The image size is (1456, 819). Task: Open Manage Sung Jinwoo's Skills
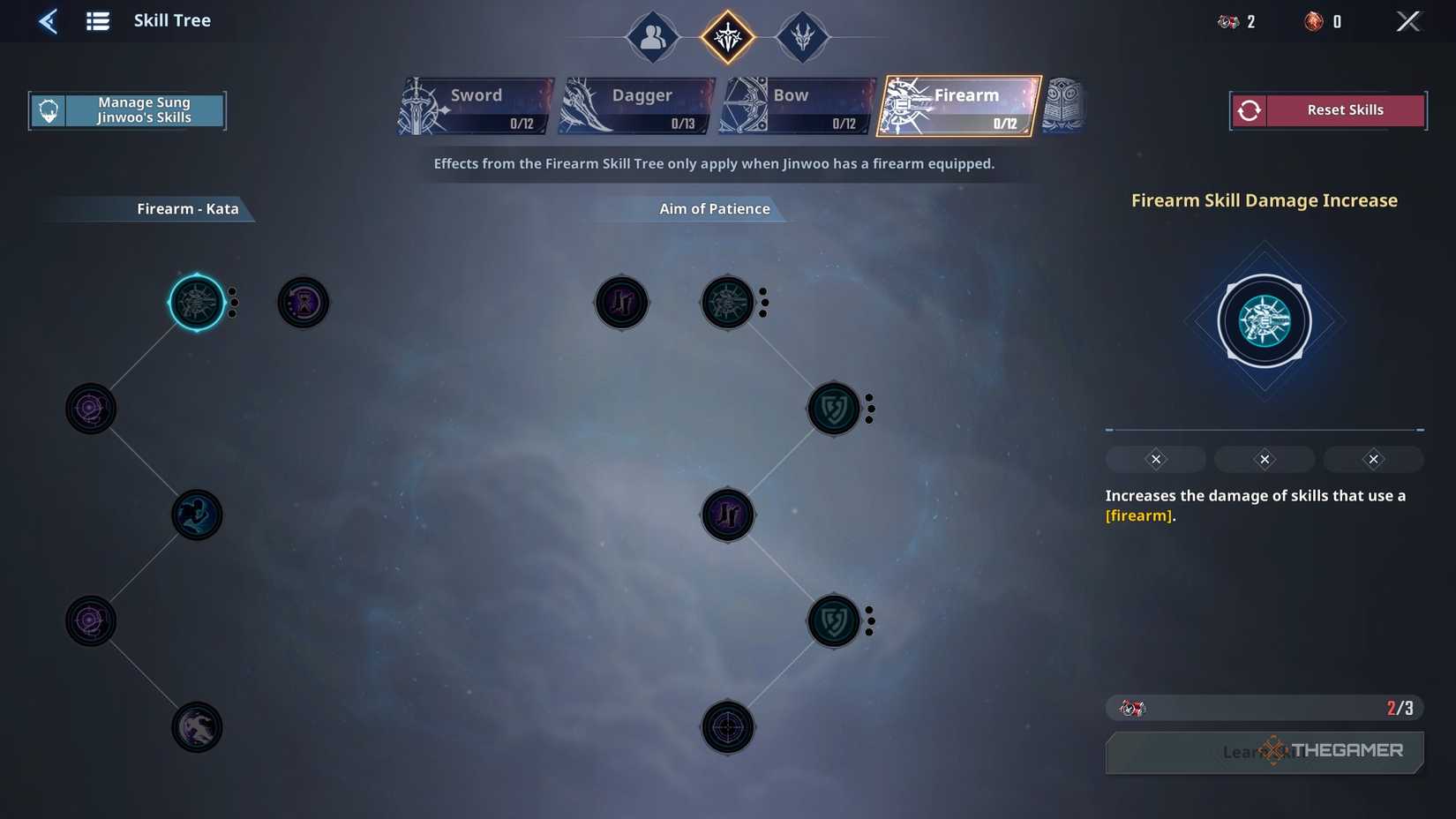(127, 109)
